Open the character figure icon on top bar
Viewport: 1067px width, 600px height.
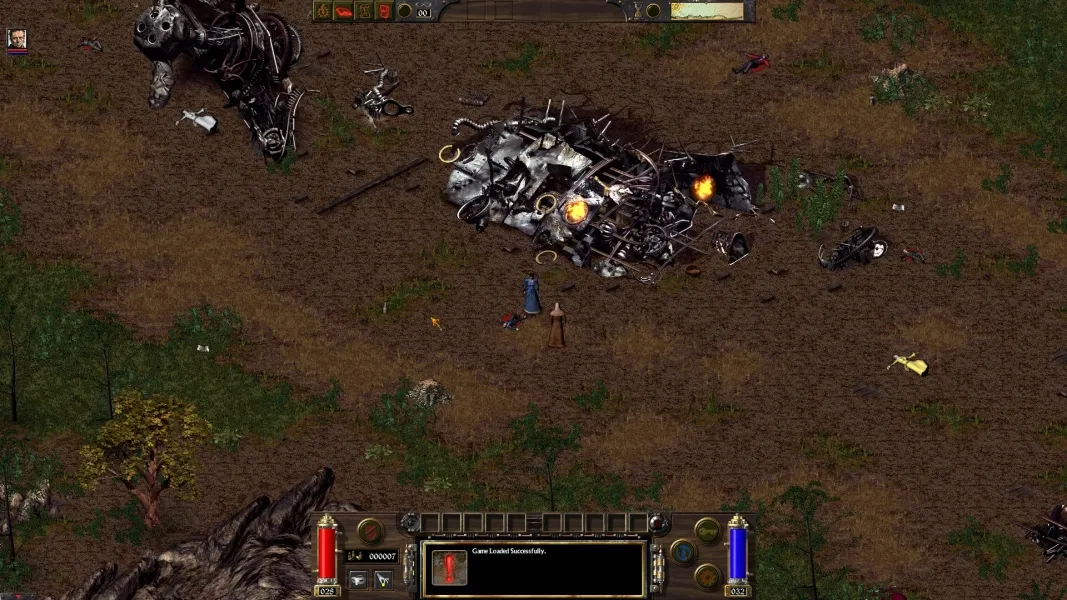click(365, 11)
